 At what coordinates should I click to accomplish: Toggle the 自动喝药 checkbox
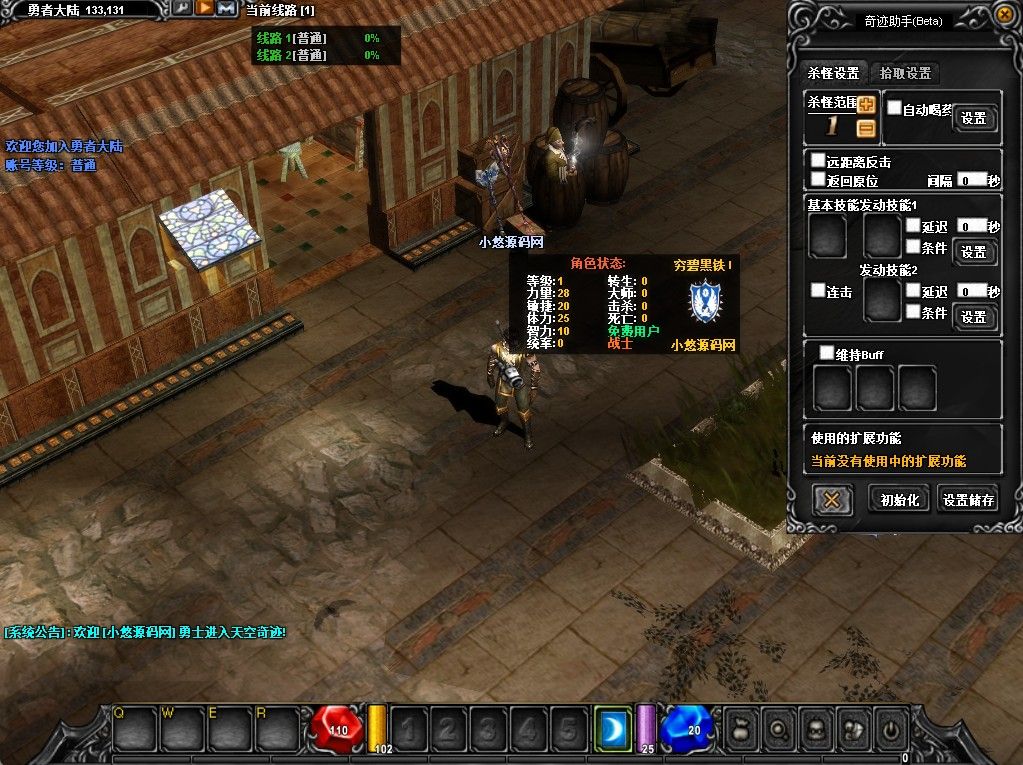pyautogui.click(x=895, y=108)
